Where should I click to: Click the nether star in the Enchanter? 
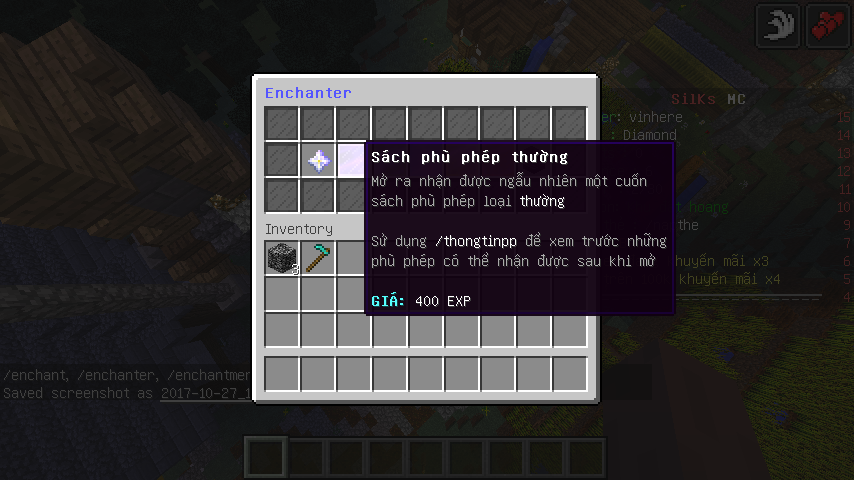(x=318, y=160)
